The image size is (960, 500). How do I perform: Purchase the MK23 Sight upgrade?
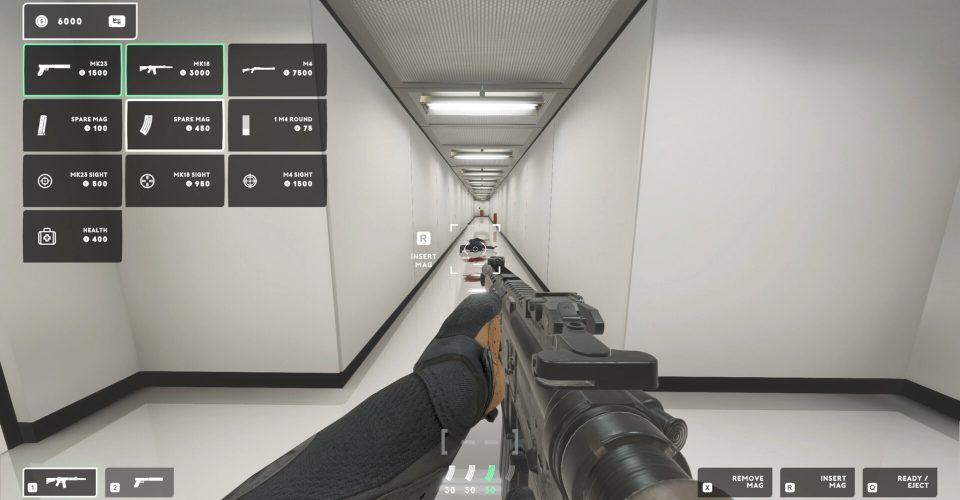pyautogui.click(x=72, y=181)
